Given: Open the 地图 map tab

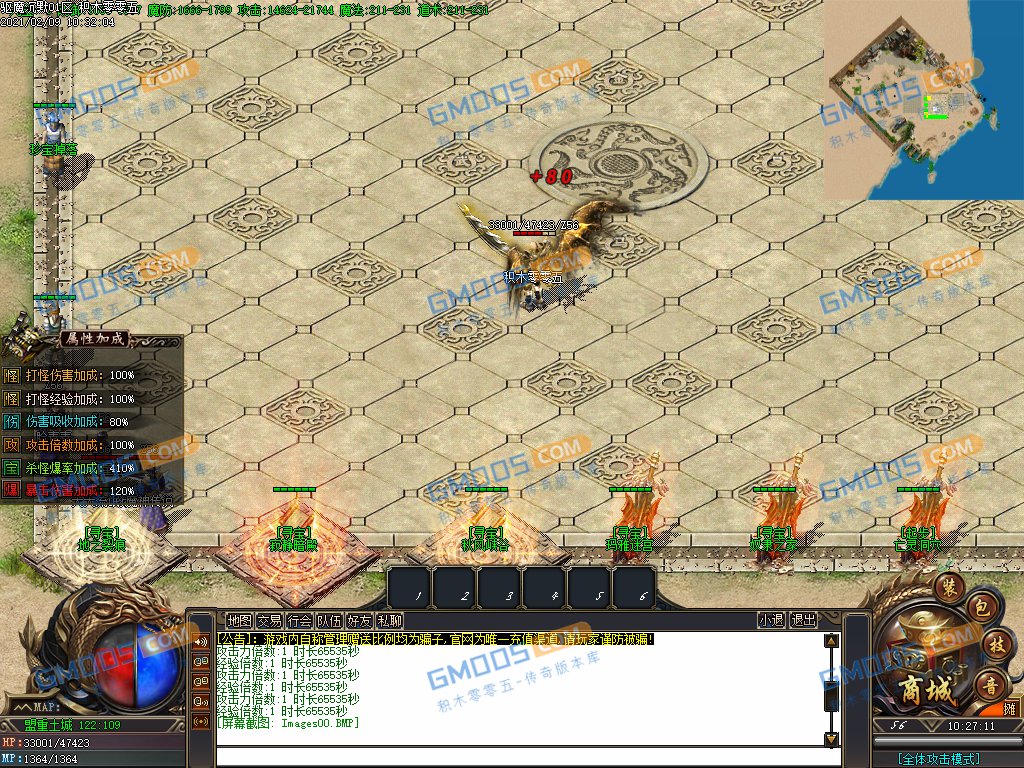Looking at the screenshot, I should pos(239,621).
